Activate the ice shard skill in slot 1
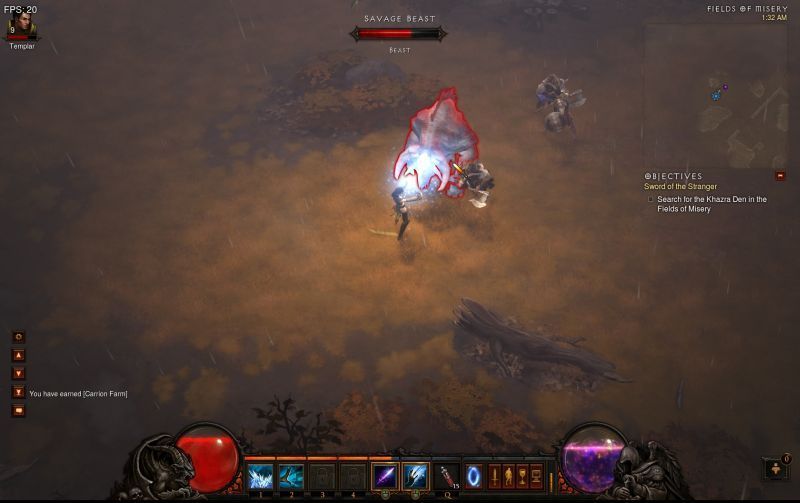The image size is (800, 503). 261,477
